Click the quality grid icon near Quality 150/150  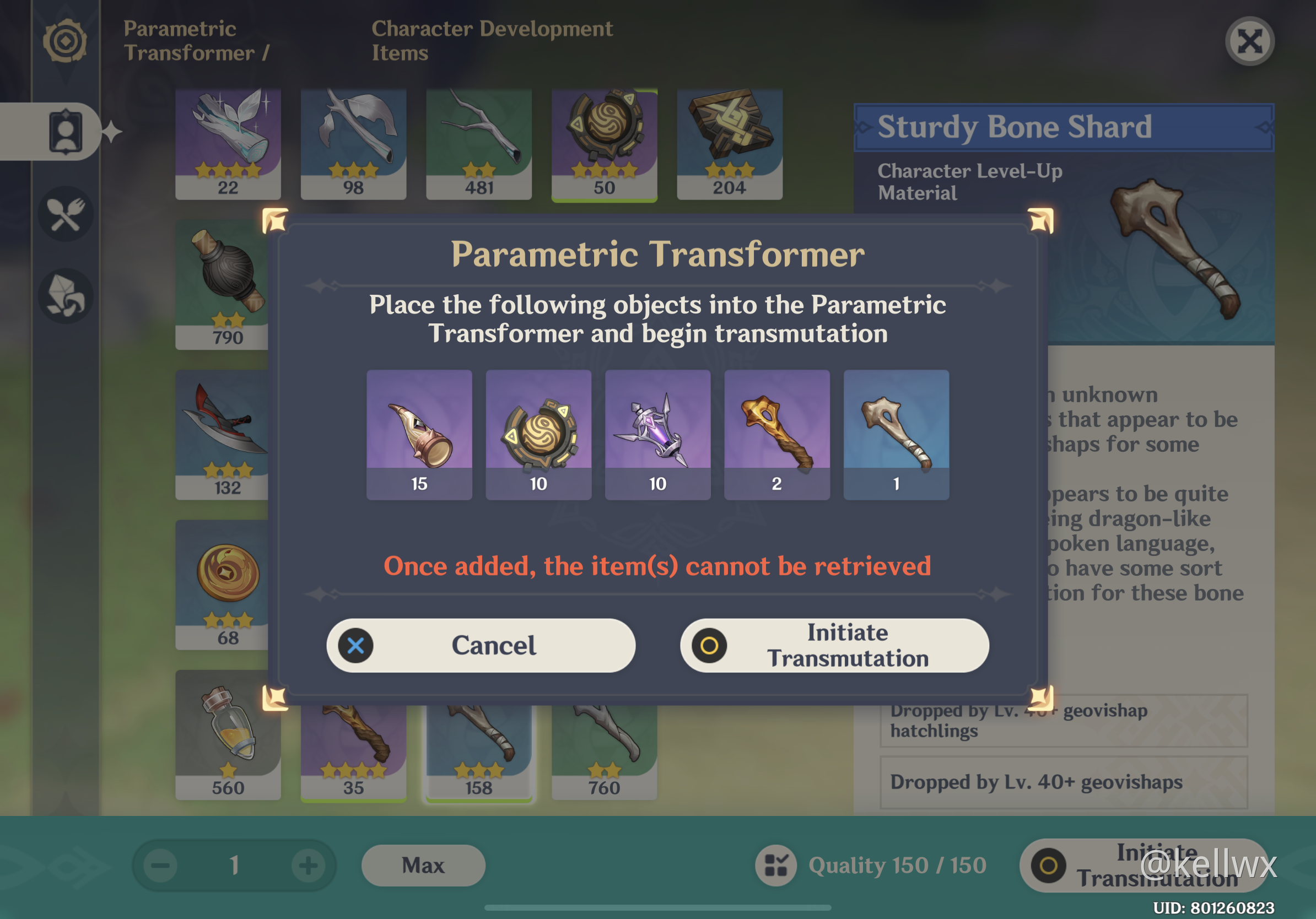[776, 866]
